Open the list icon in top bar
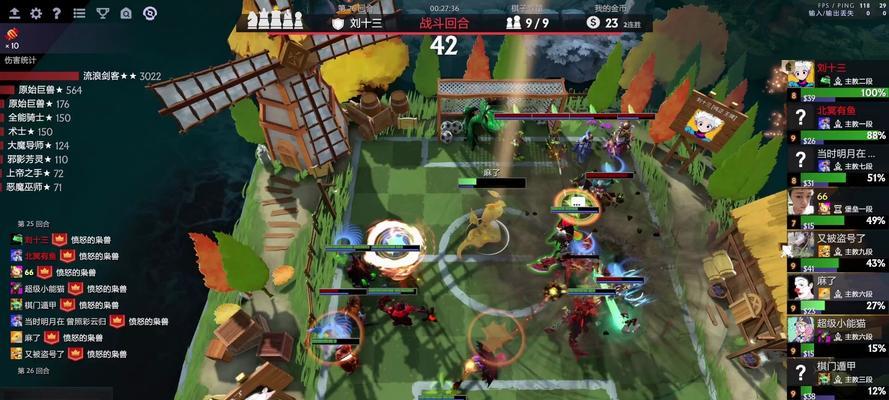Image resolution: width=889 pixels, height=400 pixels. coord(78,13)
